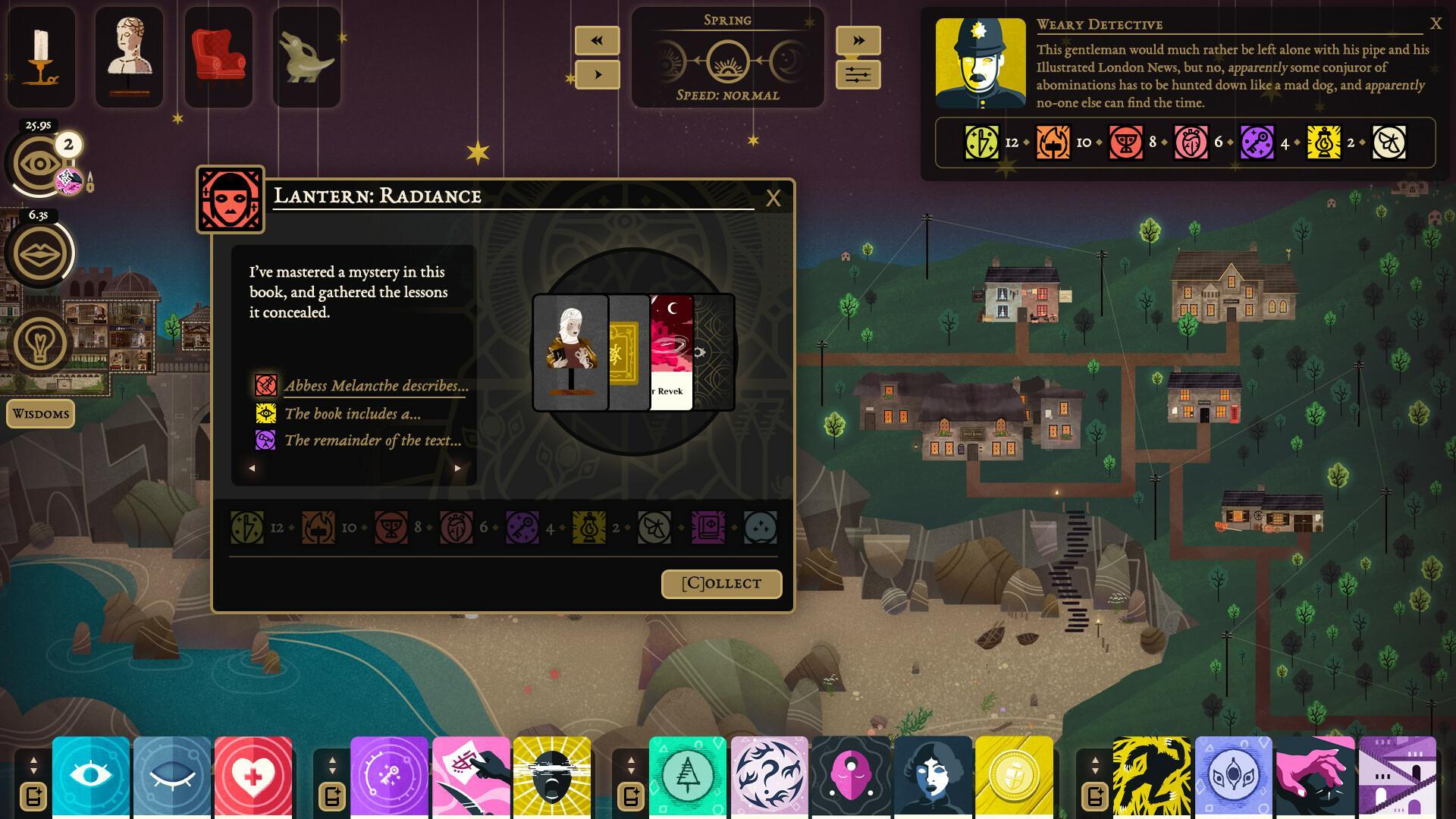The image size is (1456, 819).
Task: Pick the marble bust card in dialog
Action: (x=570, y=353)
